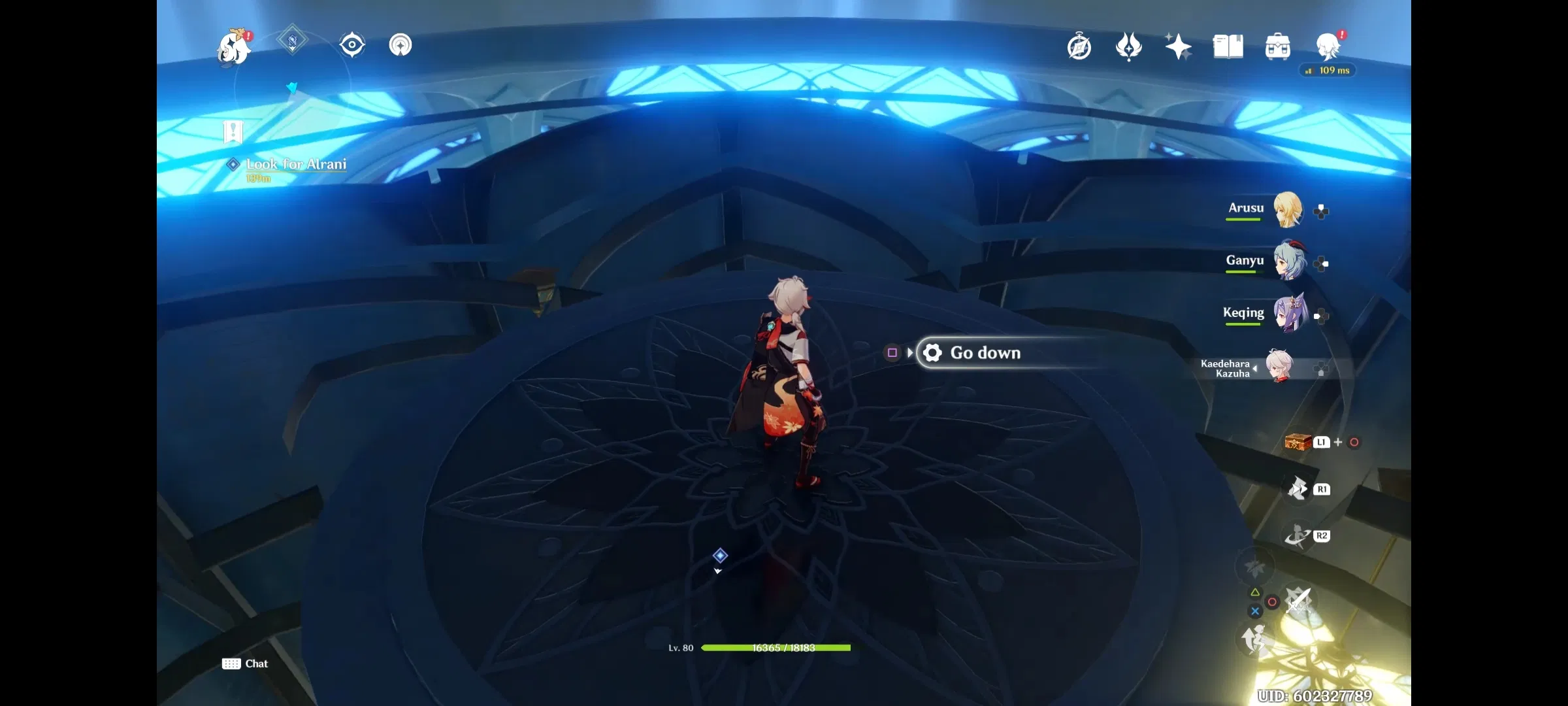Collapse Kaedehara Kazuha's name with its arrow

1256,368
